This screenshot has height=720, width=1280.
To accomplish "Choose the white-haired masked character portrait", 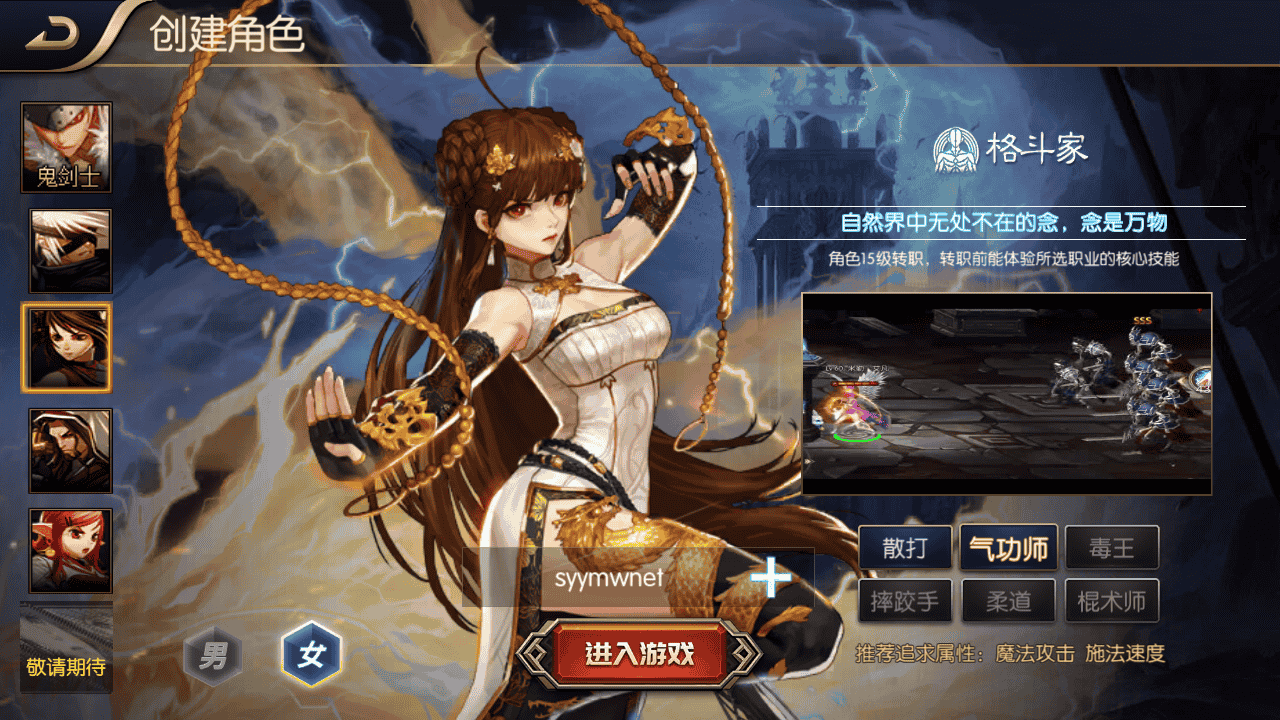I will (x=70, y=250).
